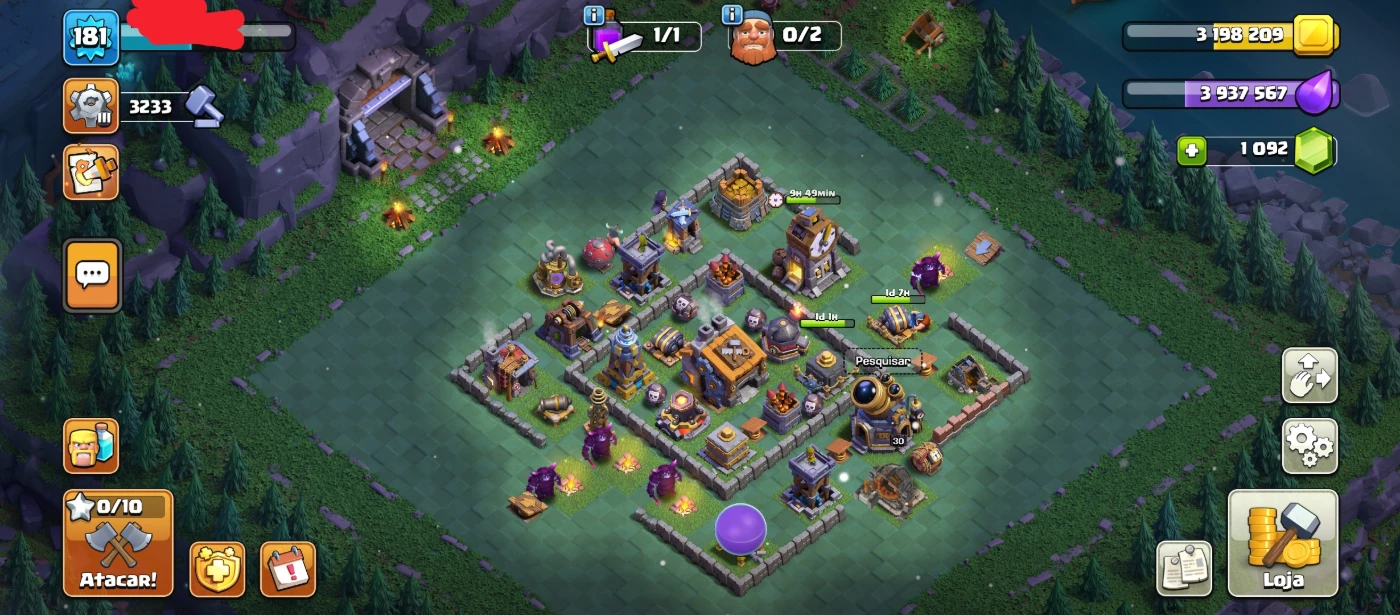The height and width of the screenshot is (615, 1400).
Task: Open the league gear badge icon
Action: click(91, 105)
